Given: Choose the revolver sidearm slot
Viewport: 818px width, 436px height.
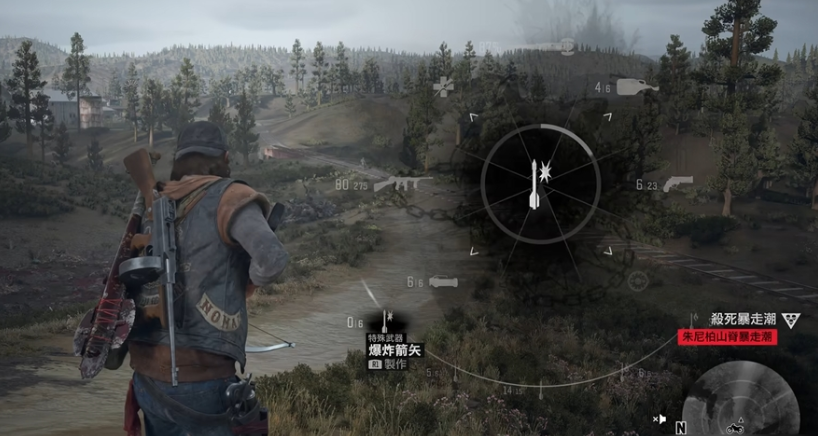Looking at the screenshot, I should (x=677, y=183).
